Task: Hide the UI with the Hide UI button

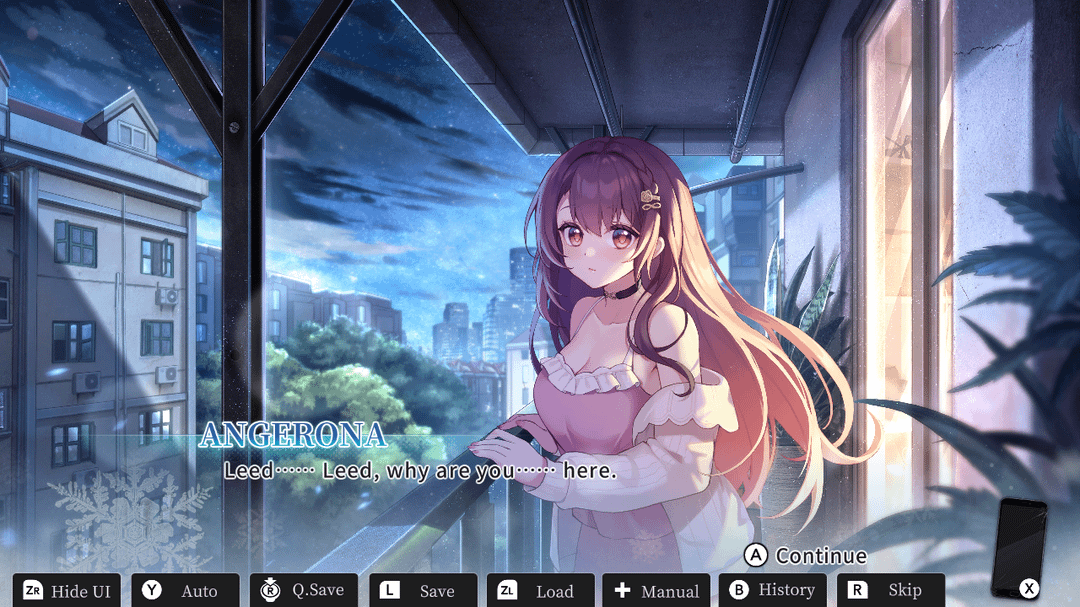Action: (67, 590)
